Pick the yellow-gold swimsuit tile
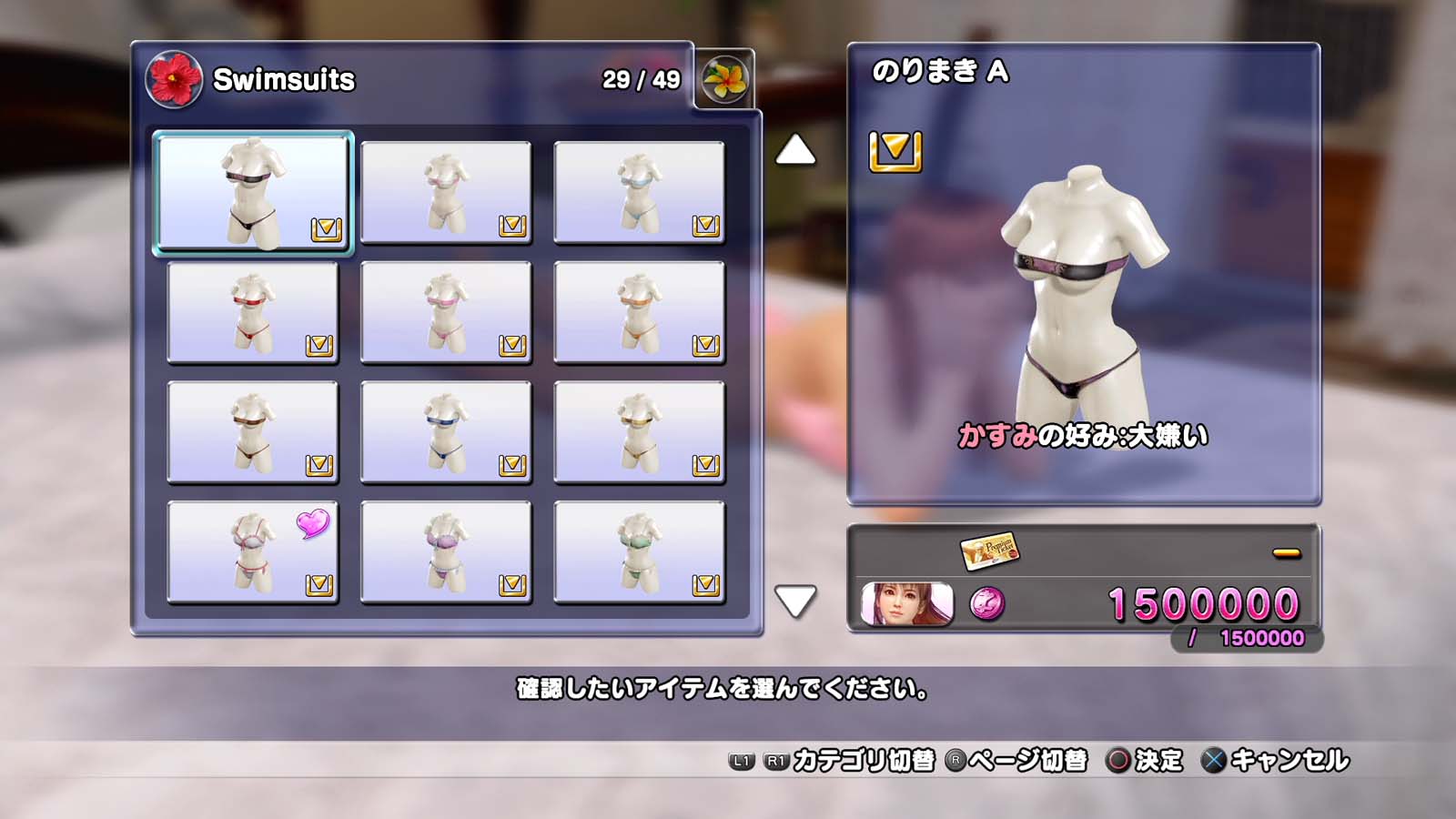1456x819 pixels. [639, 432]
